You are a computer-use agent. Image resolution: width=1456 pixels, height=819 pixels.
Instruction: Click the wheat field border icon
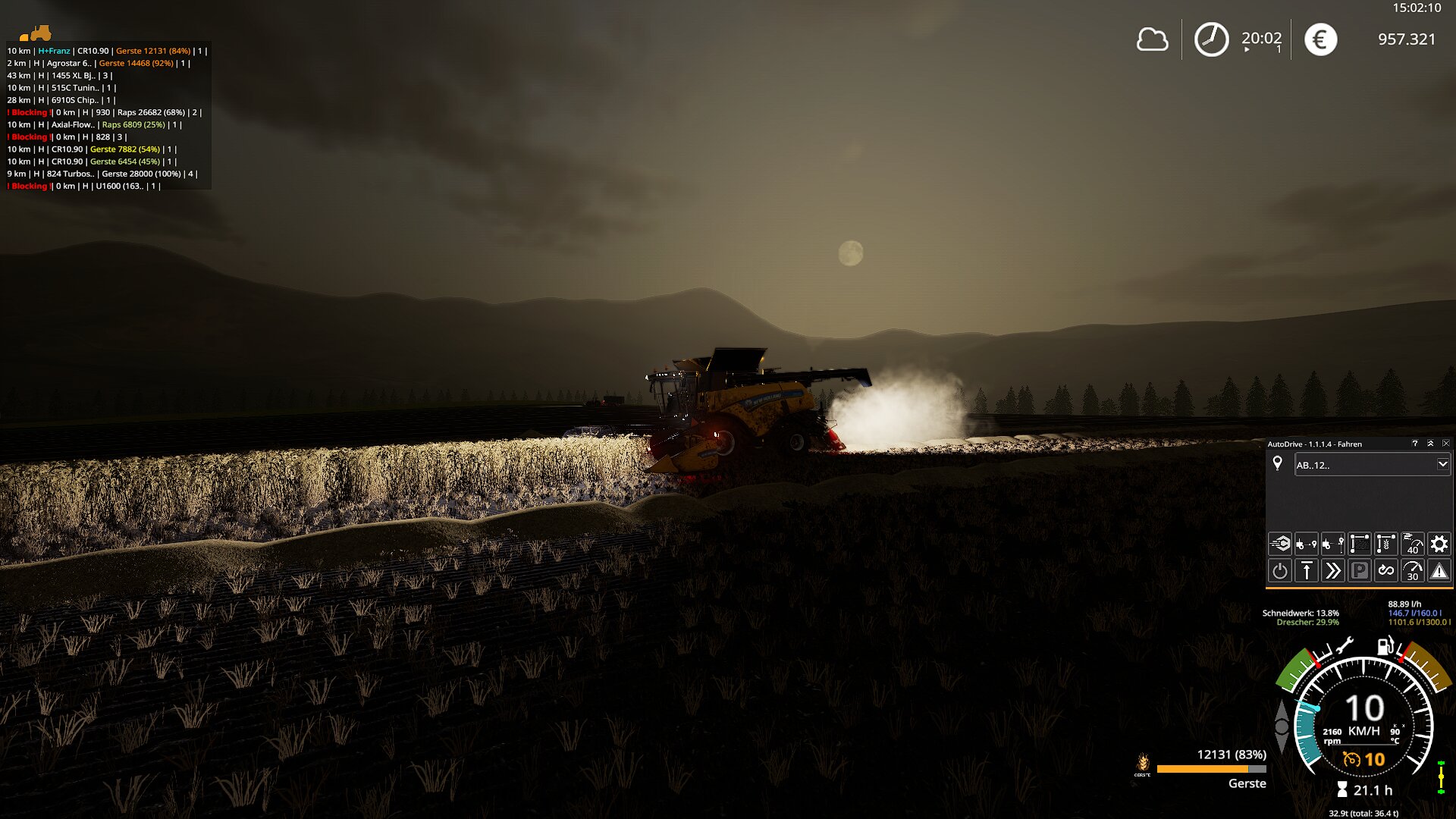click(x=1386, y=544)
